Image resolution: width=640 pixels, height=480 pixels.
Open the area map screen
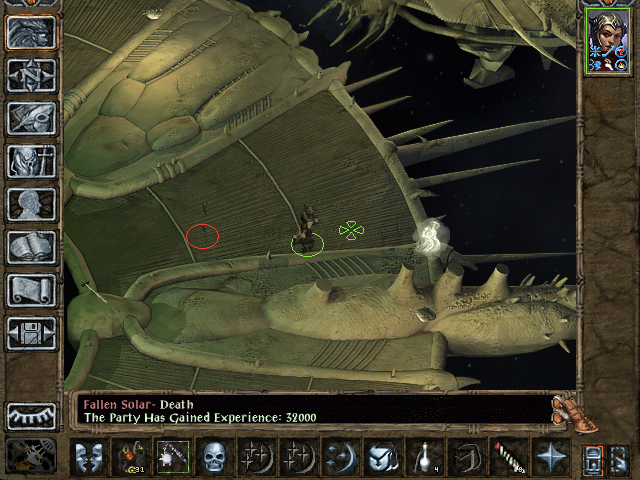(x=31, y=75)
